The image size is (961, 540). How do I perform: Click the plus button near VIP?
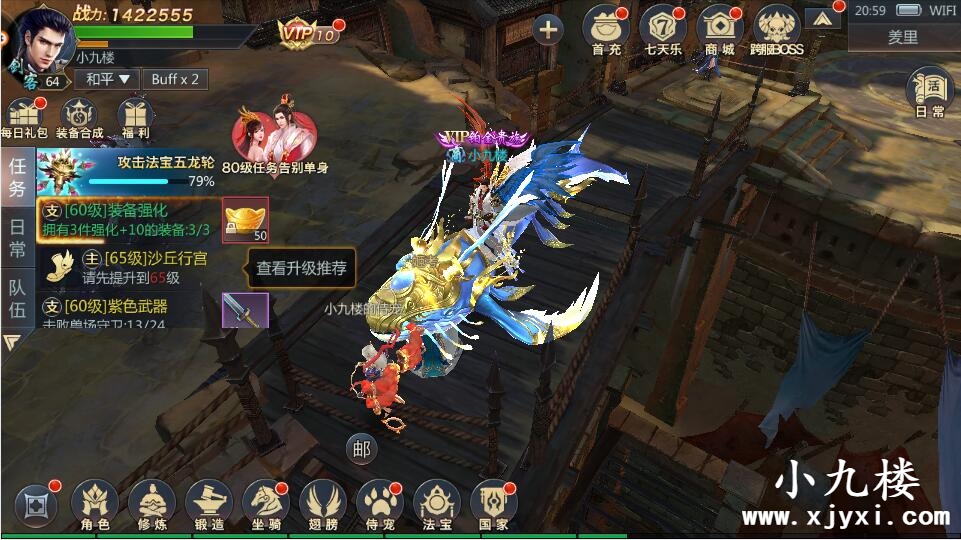[547, 29]
